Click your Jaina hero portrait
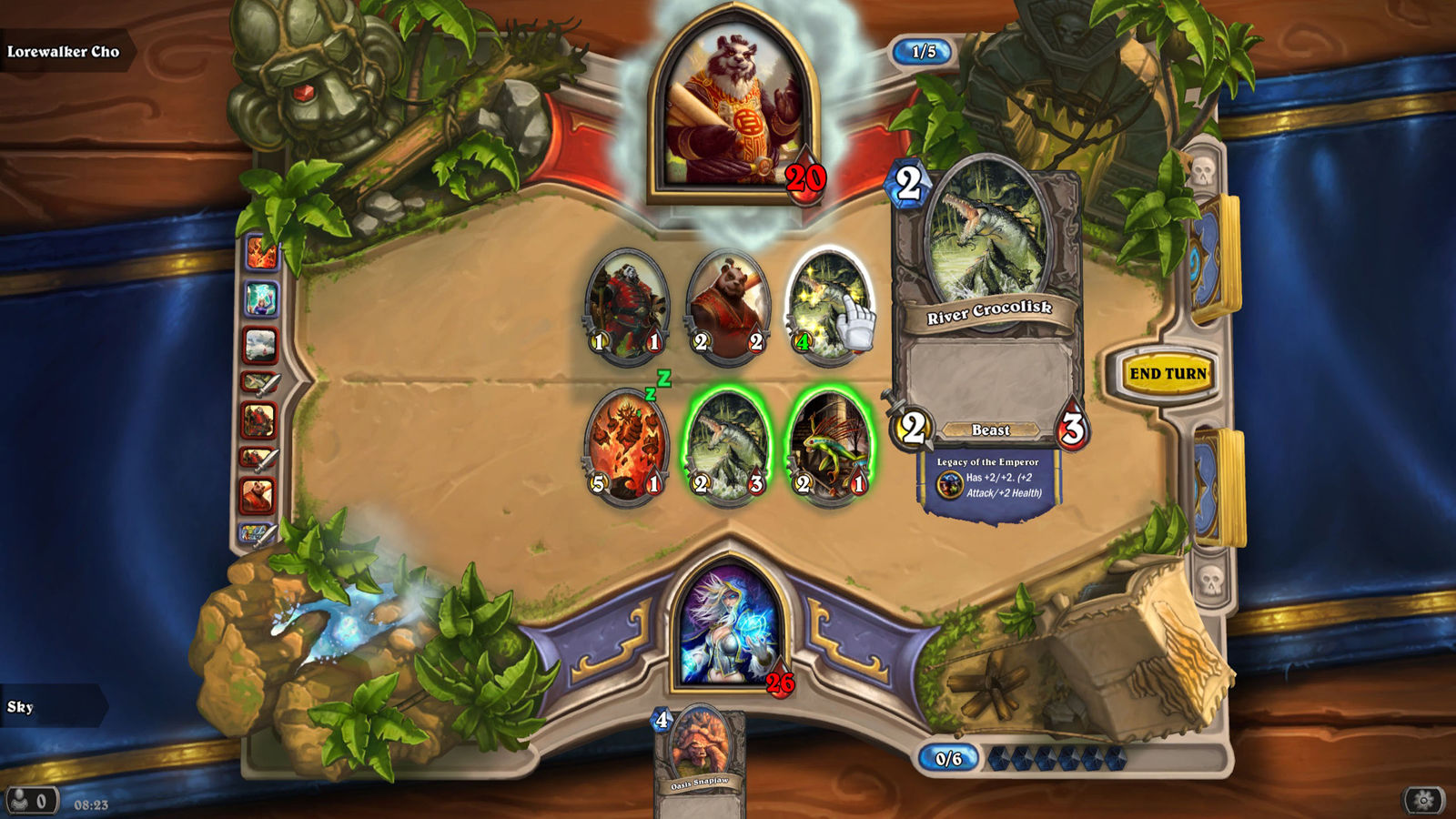 coord(729,626)
